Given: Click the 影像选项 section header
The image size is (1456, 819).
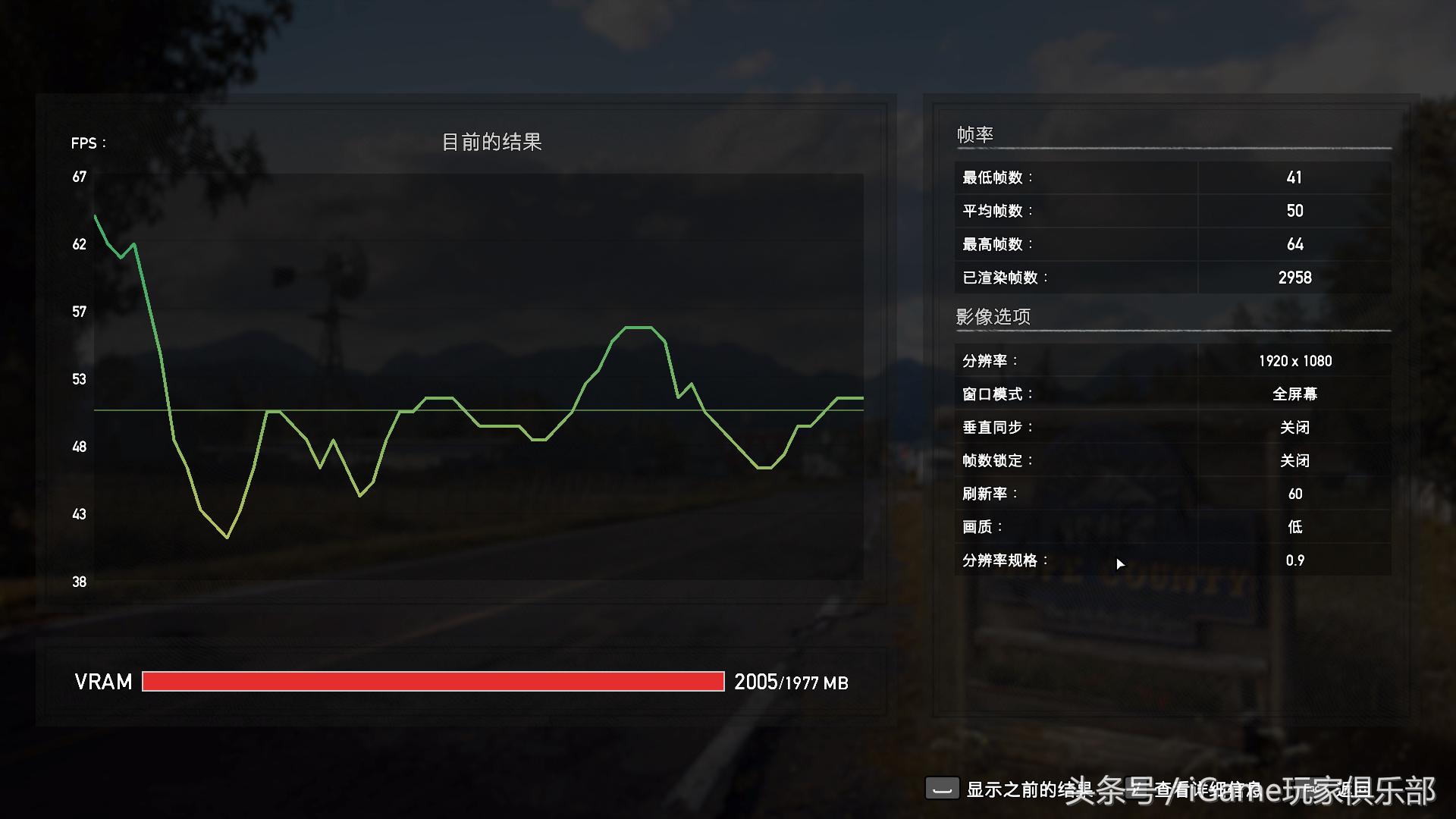Looking at the screenshot, I should click(993, 316).
